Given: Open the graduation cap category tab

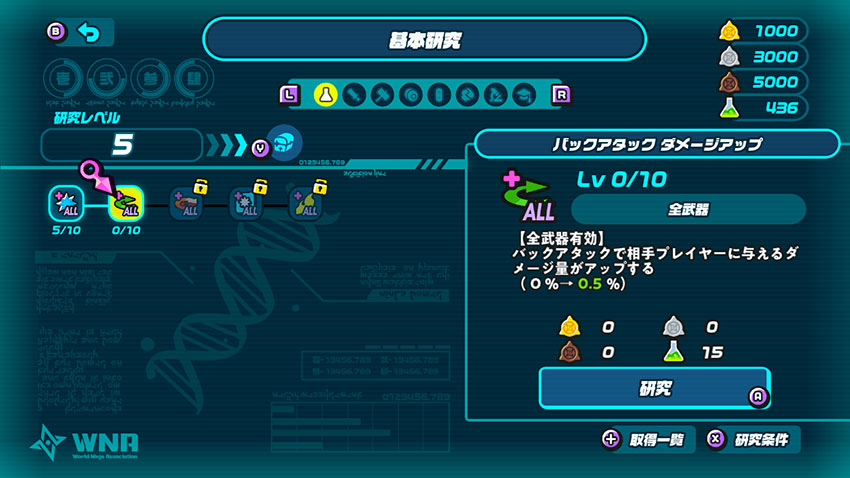Looking at the screenshot, I should (x=522, y=95).
